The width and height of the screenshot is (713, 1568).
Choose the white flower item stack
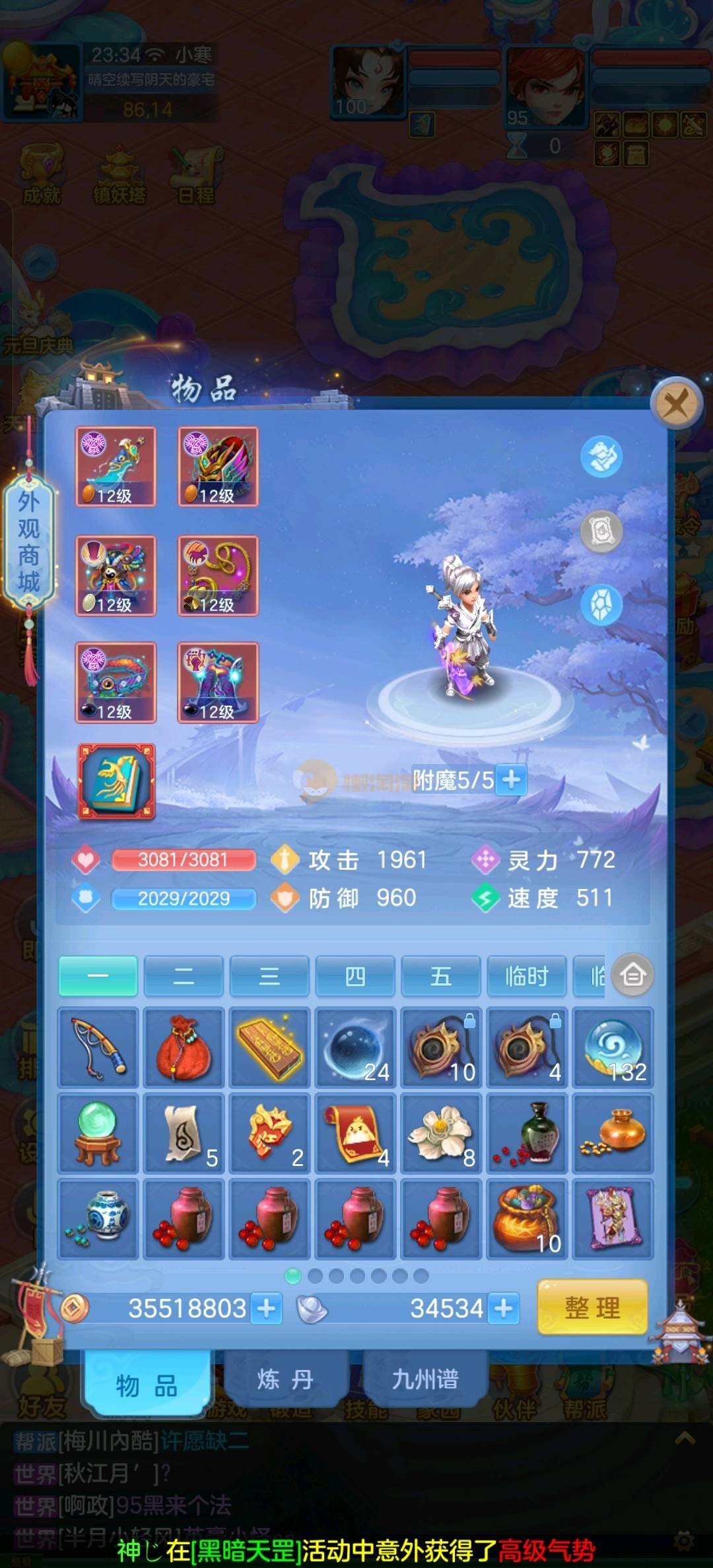[441, 1133]
